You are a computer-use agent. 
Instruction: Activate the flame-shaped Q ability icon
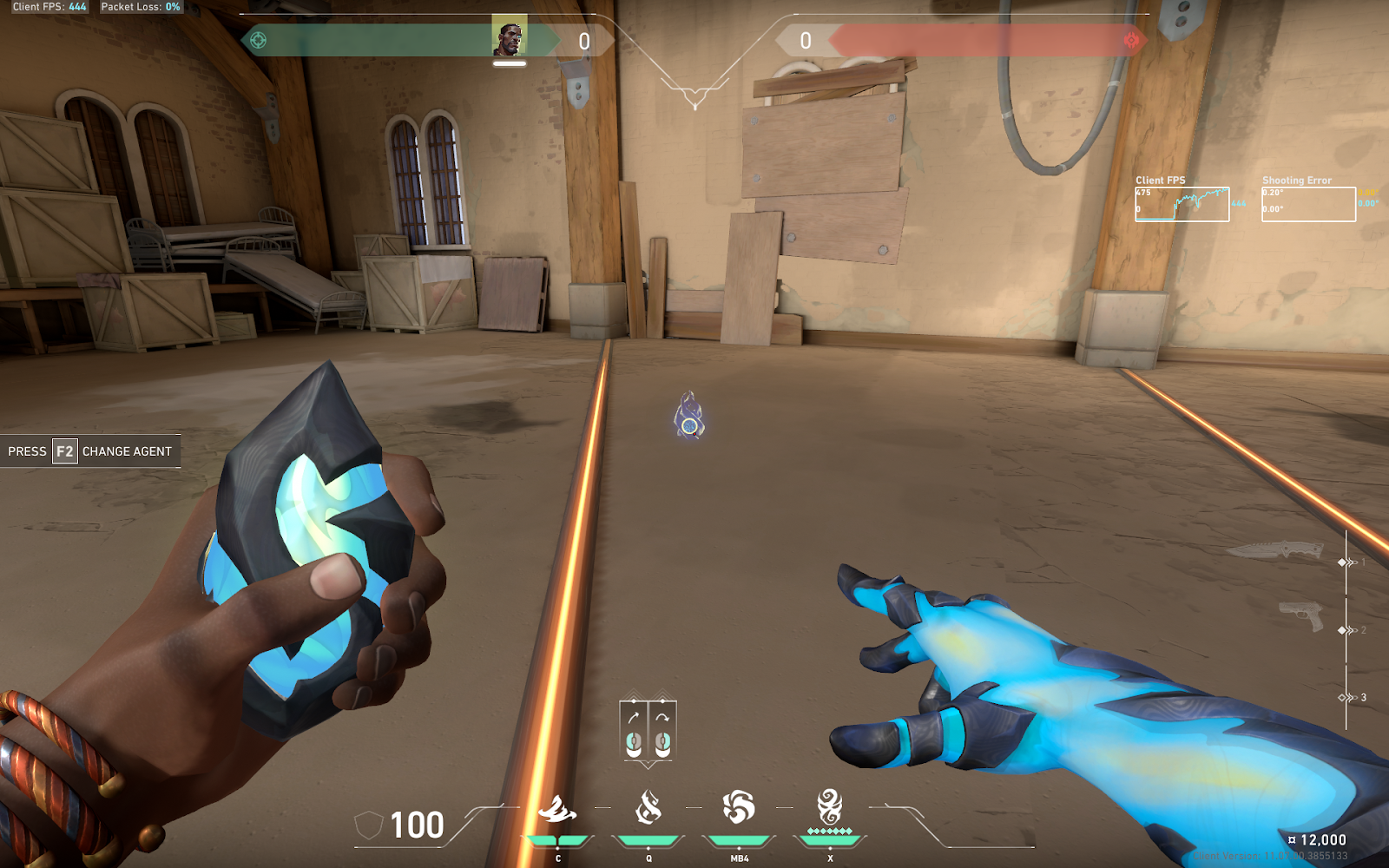click(x=648, y=807)
